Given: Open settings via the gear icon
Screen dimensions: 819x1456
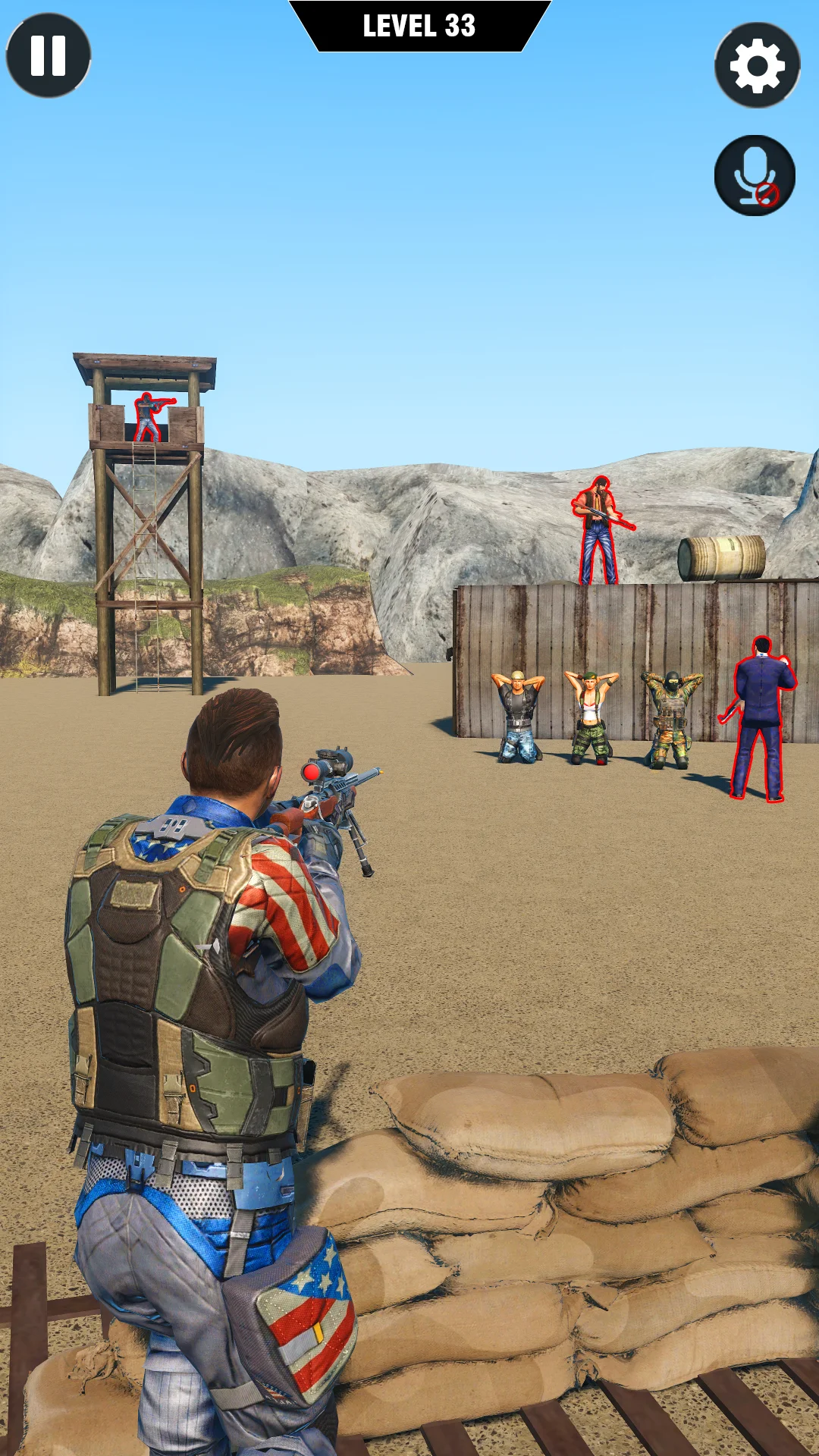Looking at the screenshot, I should click(x=757, y=66).
